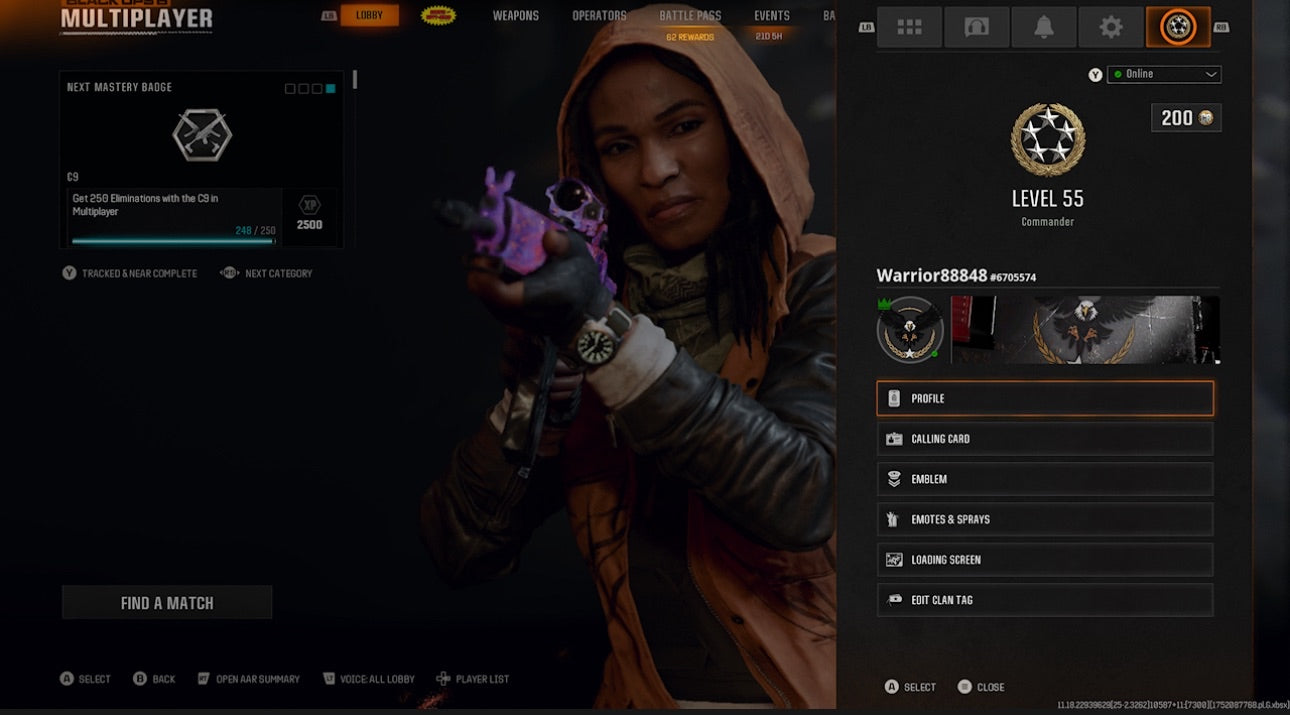The height and width of the screenshot is (715, 1290).
Task: Open the headset social icon
Action: coord(976,28)
